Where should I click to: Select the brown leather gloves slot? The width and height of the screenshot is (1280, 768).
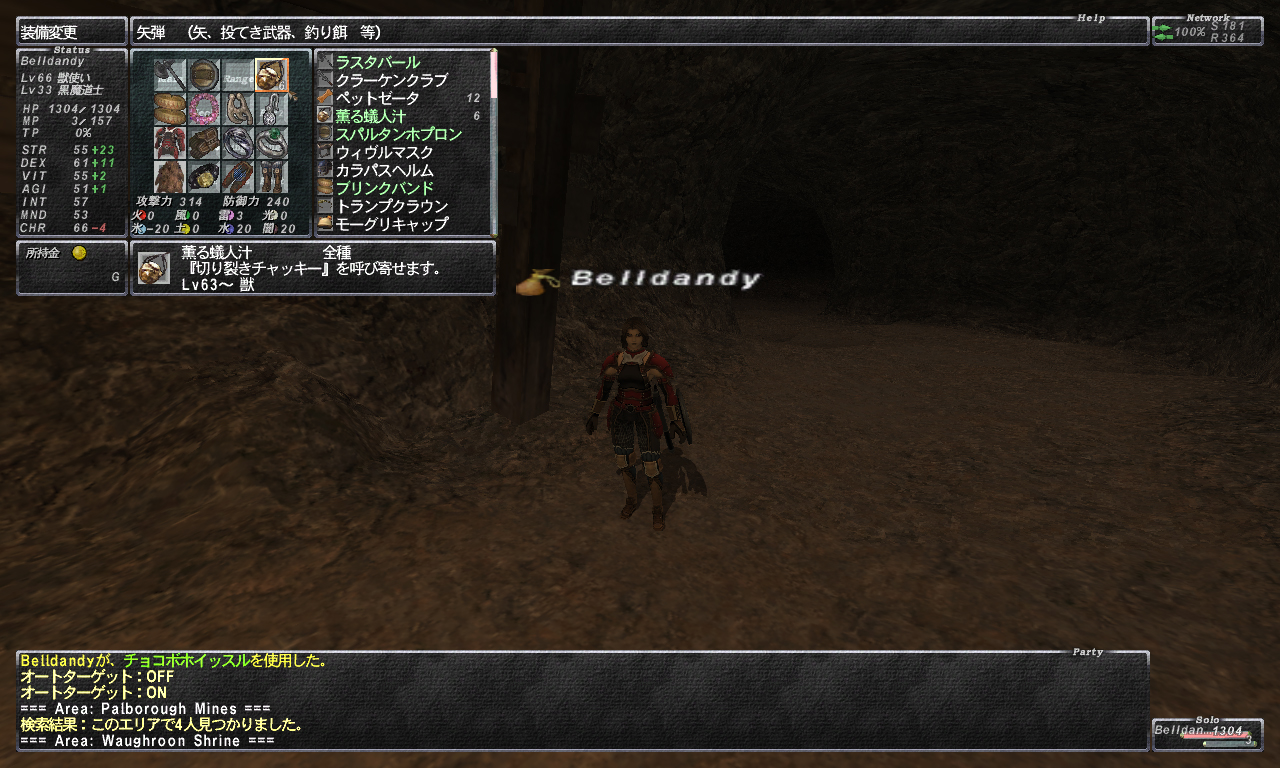[204, 143]
